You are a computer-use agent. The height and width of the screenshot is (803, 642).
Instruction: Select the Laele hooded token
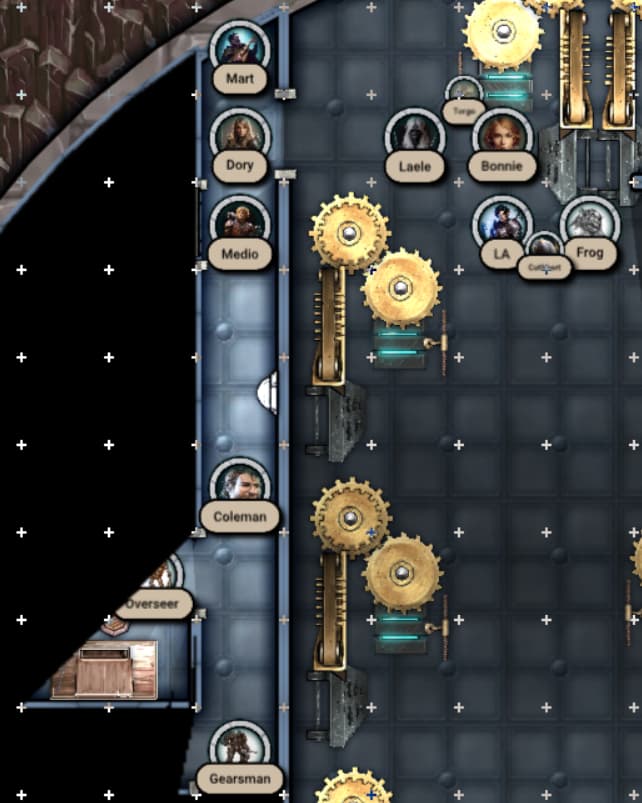(x=415, y=136)
